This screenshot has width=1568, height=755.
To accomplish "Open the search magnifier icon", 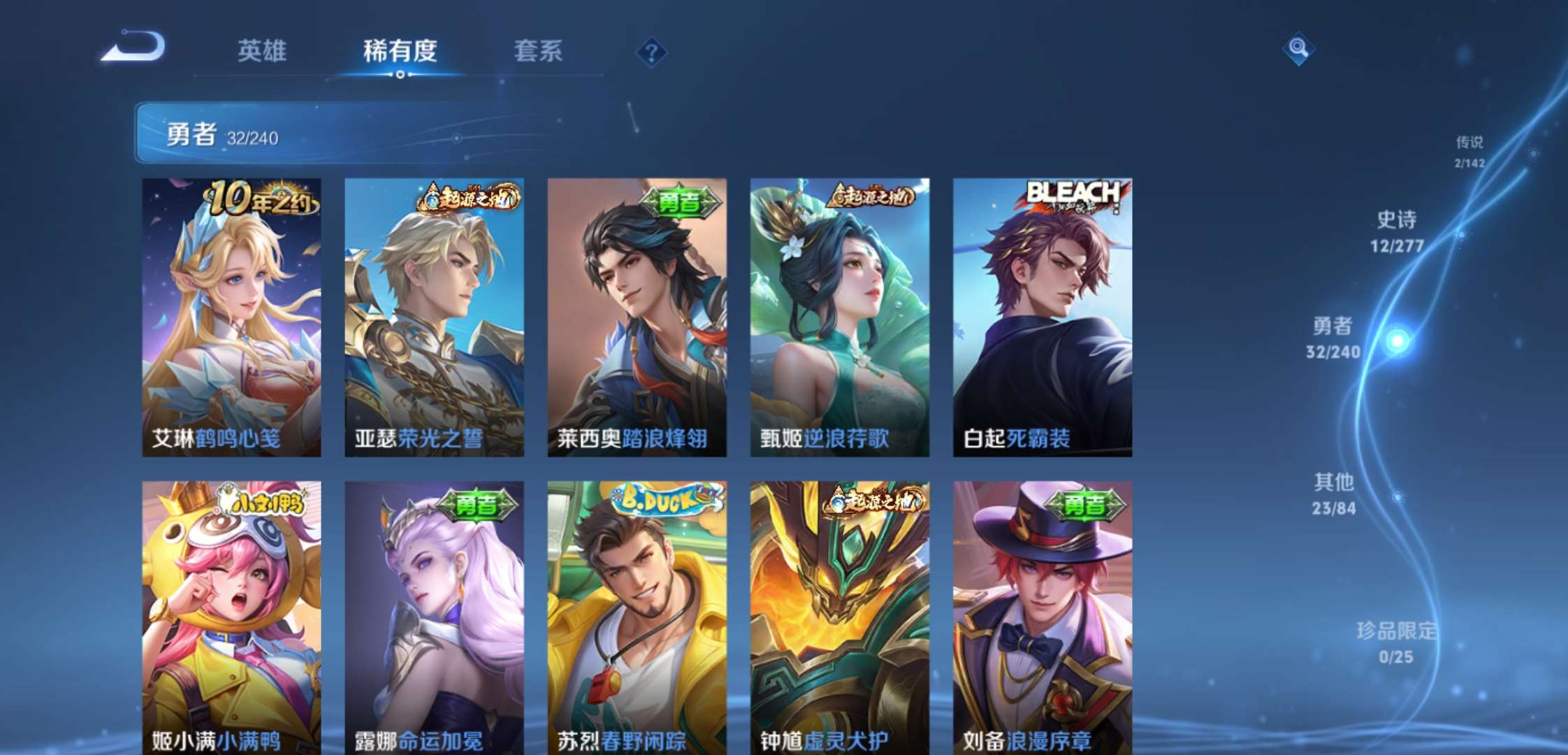I will point(1299,50).
